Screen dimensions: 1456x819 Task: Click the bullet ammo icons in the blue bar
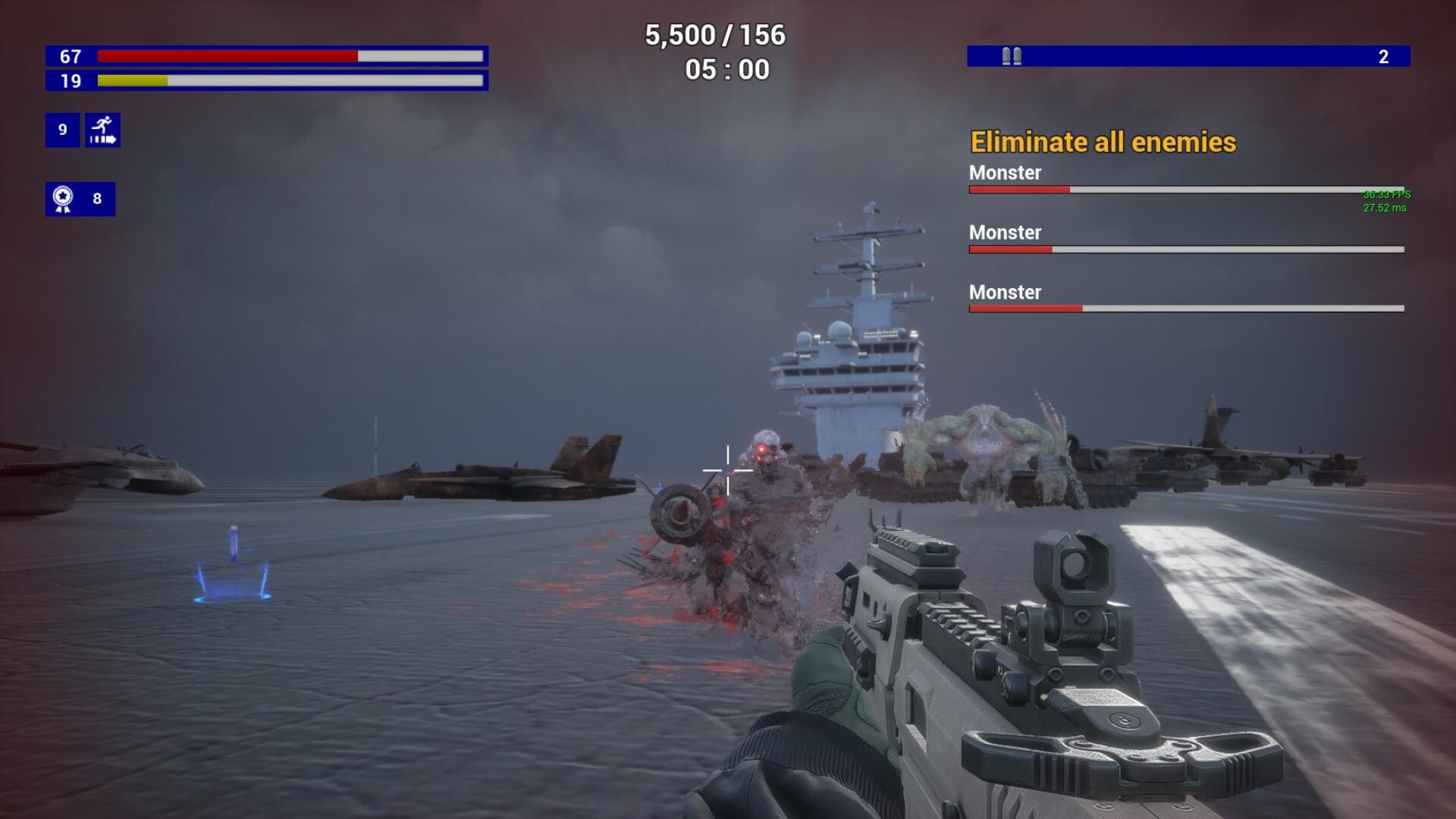coord(1011,55)
